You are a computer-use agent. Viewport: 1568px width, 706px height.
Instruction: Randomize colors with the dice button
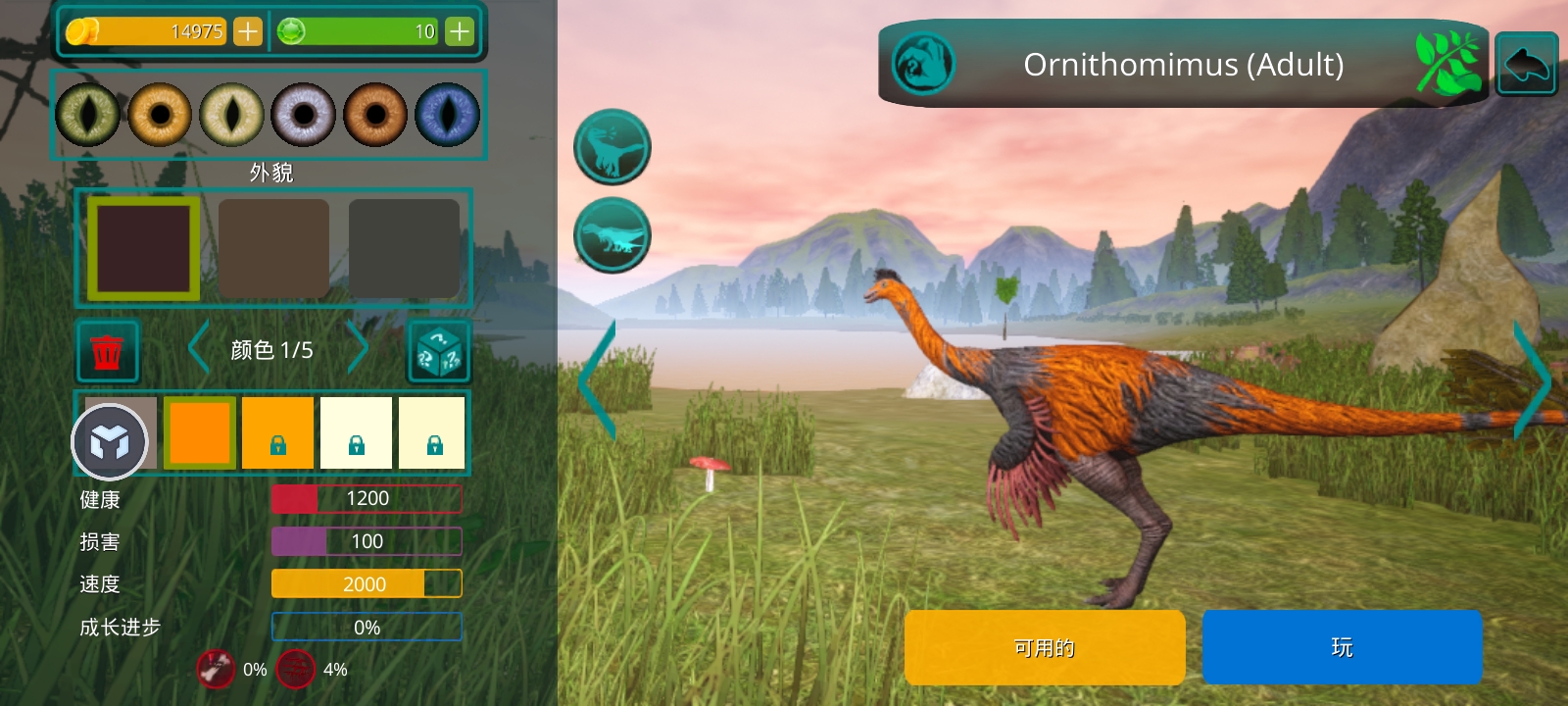click(439, 351)
